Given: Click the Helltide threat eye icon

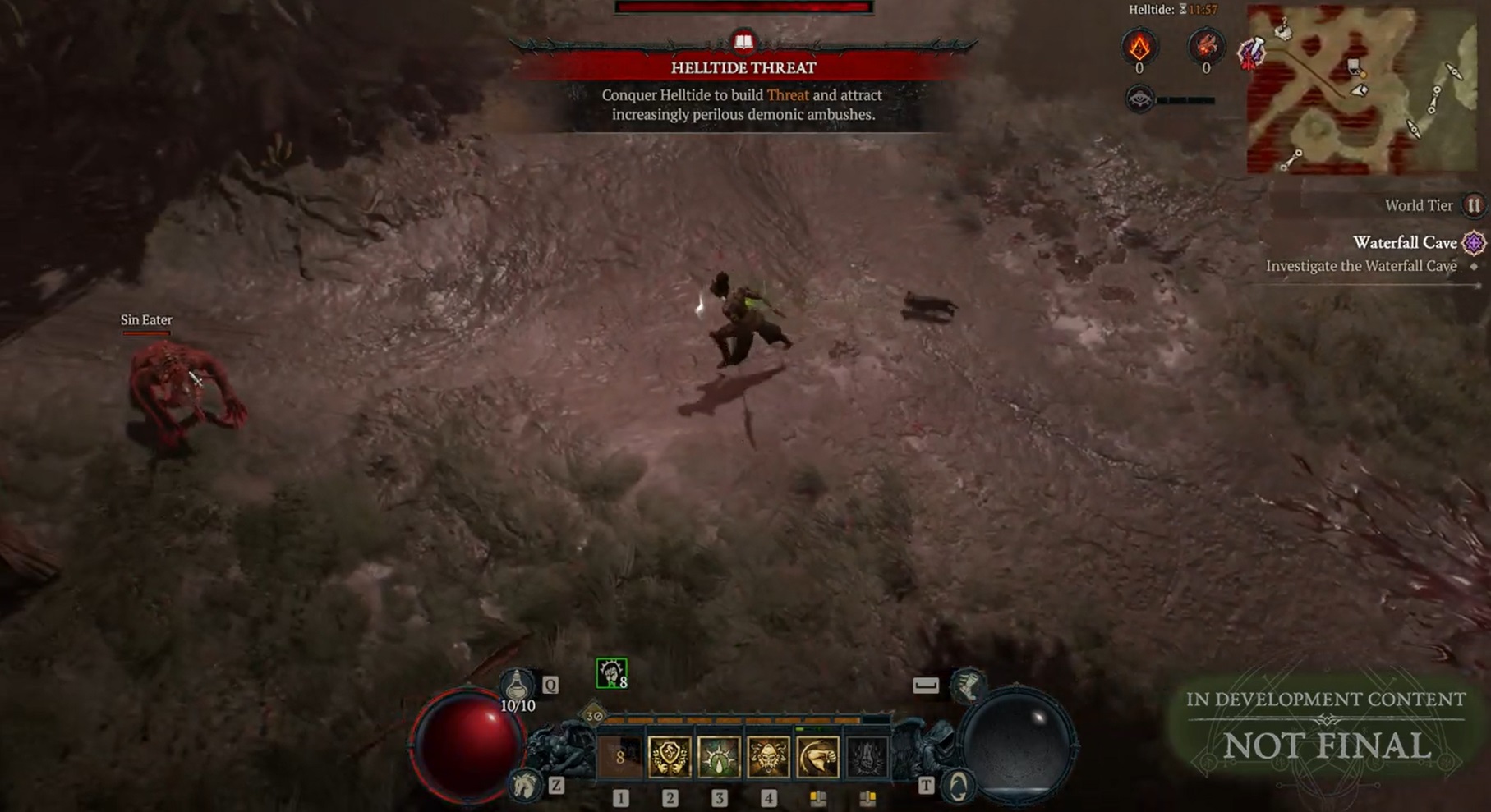Looking at the screenshot, I should [1139, 100].
